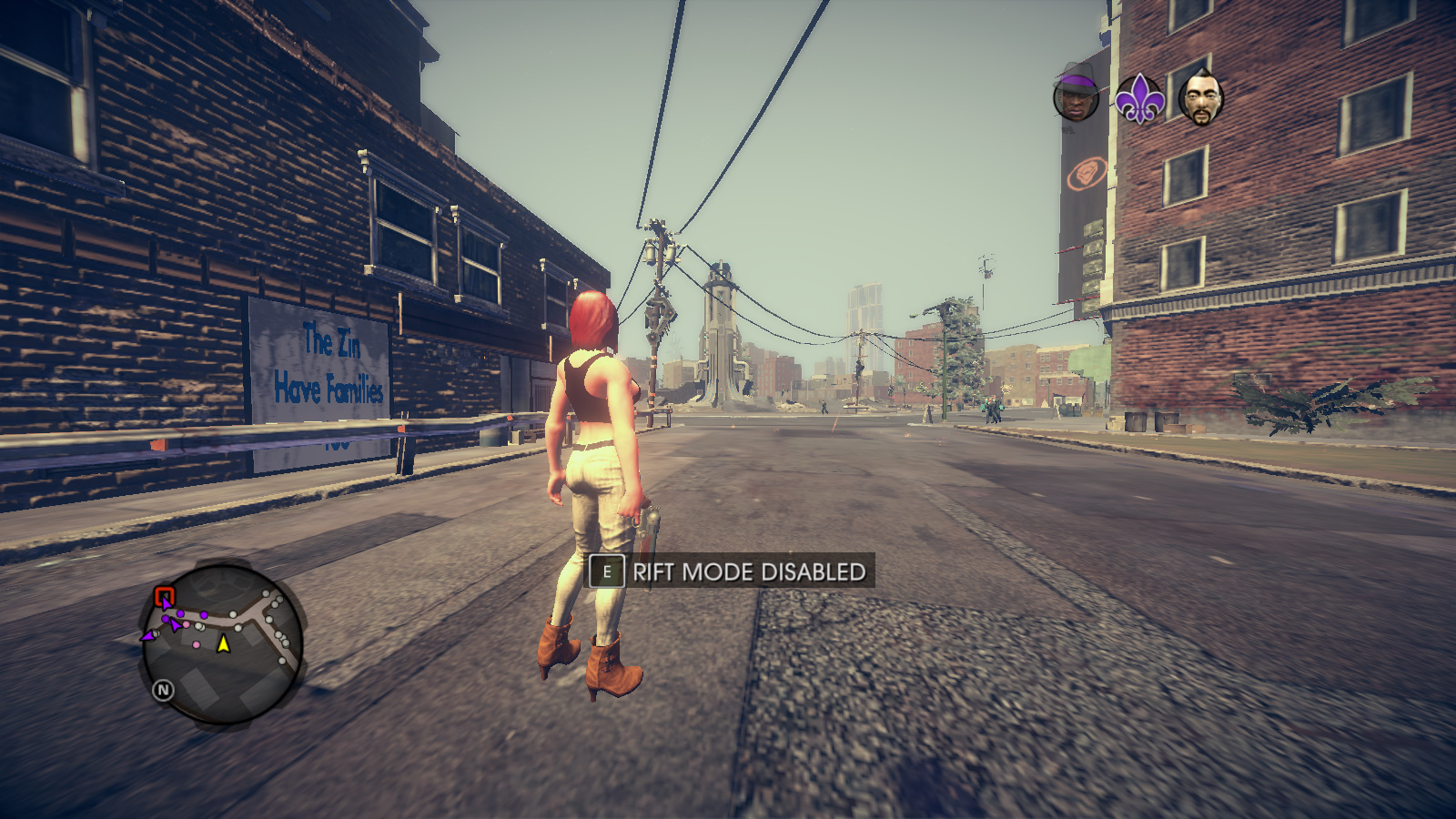Click the red mission marker on the minimap

tap(164, 594)
